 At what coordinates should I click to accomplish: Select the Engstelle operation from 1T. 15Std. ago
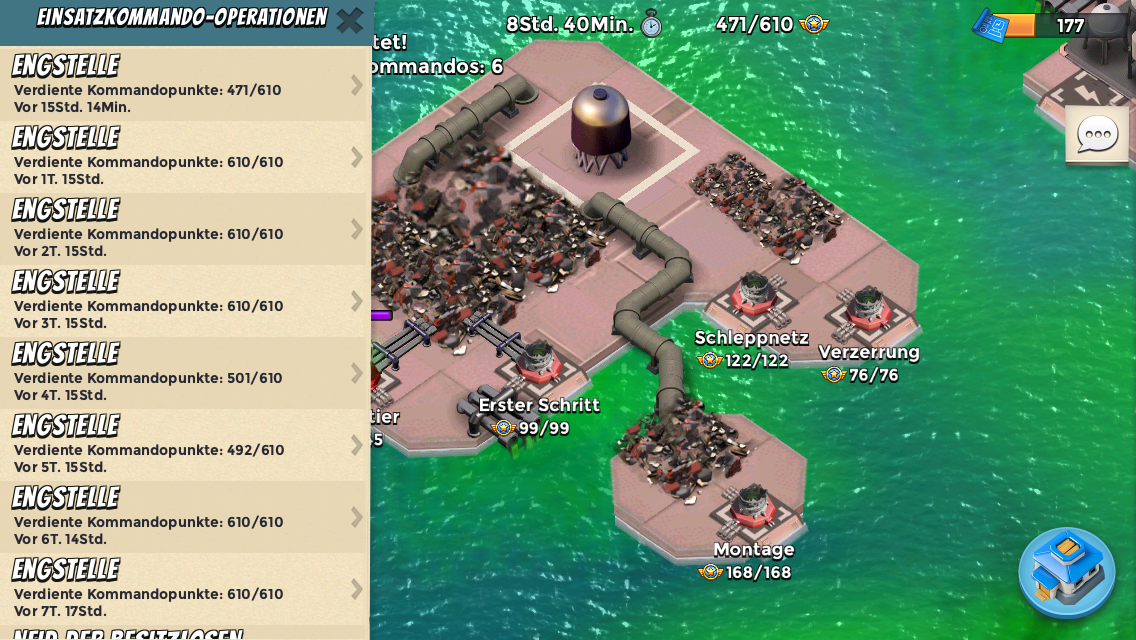(x=185, y=157)
